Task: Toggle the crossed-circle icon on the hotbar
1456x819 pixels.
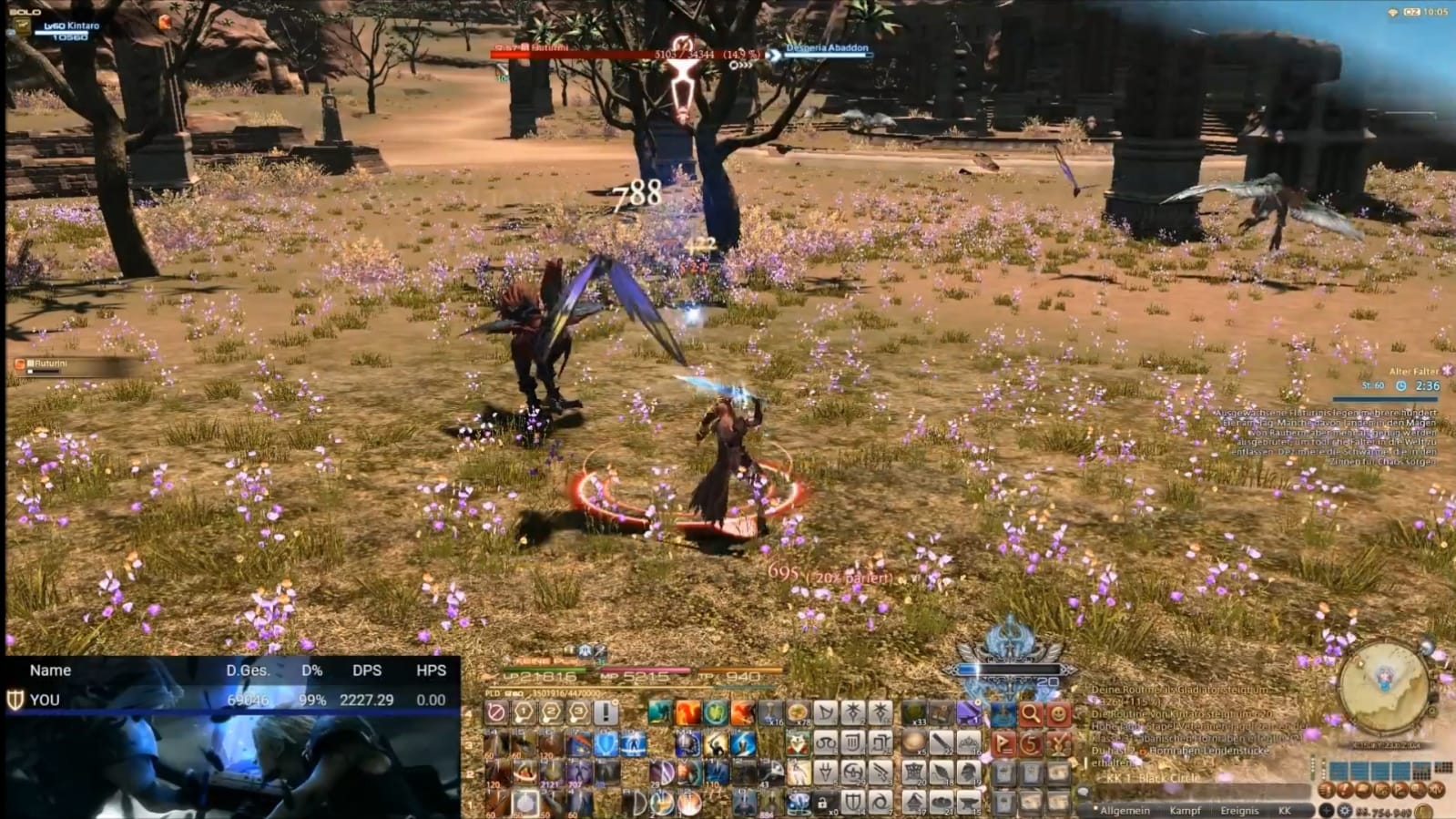Action: tap(495, 712)
